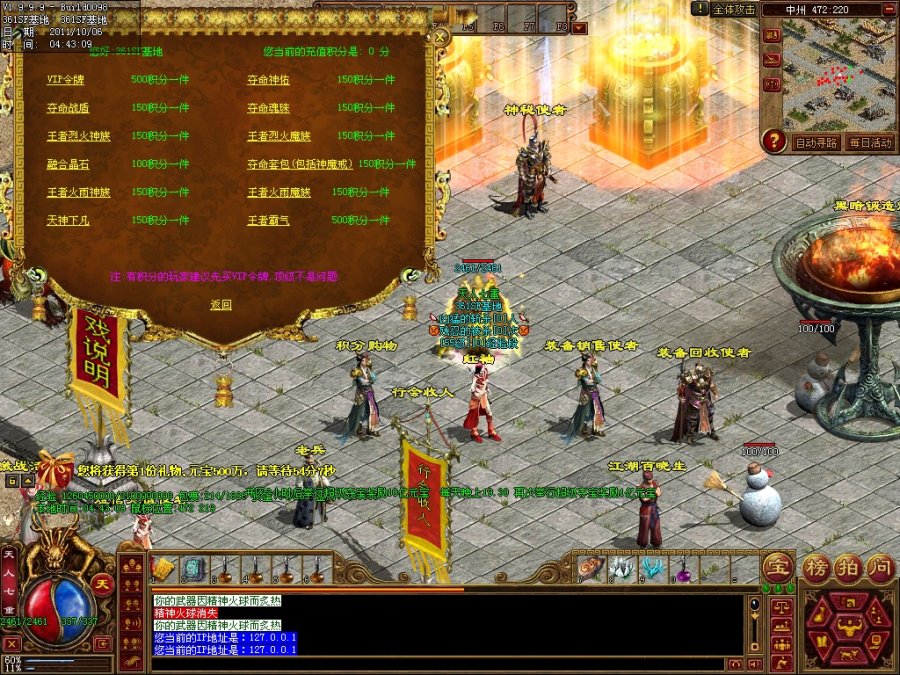The image size is (900, 675).
Task: Click the 天 button beside the health orb
Action: 101,583
